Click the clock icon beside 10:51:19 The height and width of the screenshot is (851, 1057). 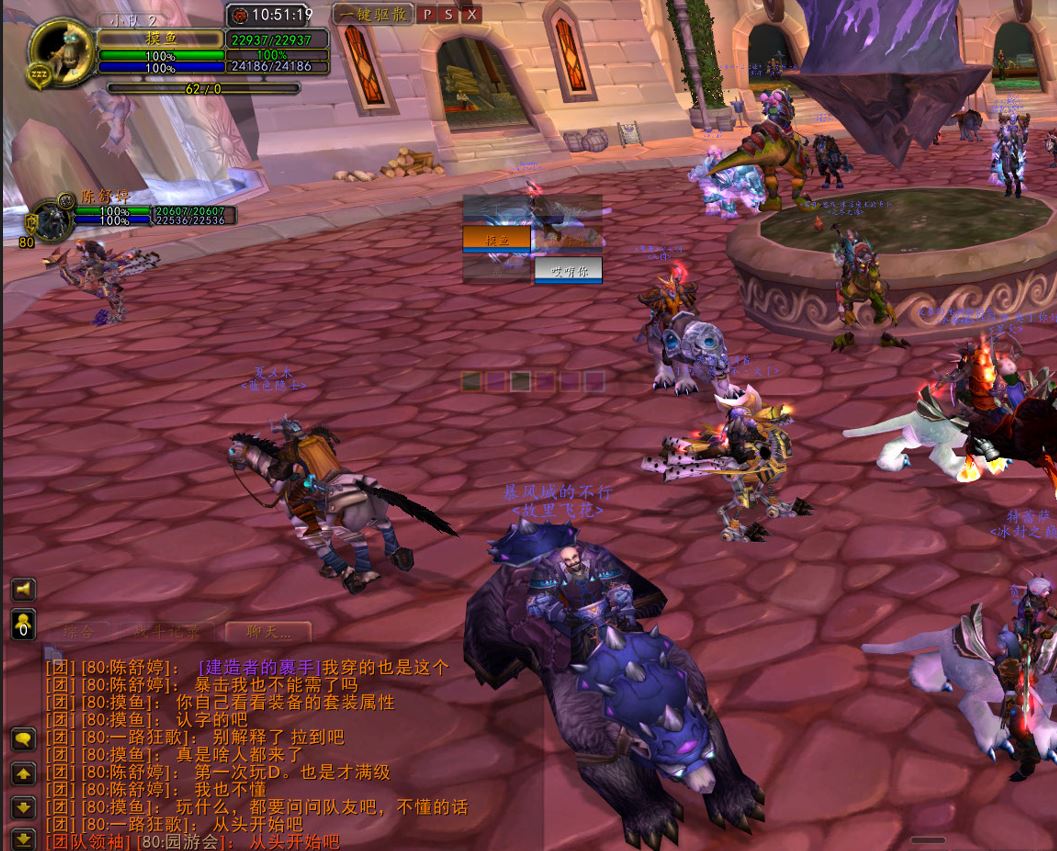point(240,15)
